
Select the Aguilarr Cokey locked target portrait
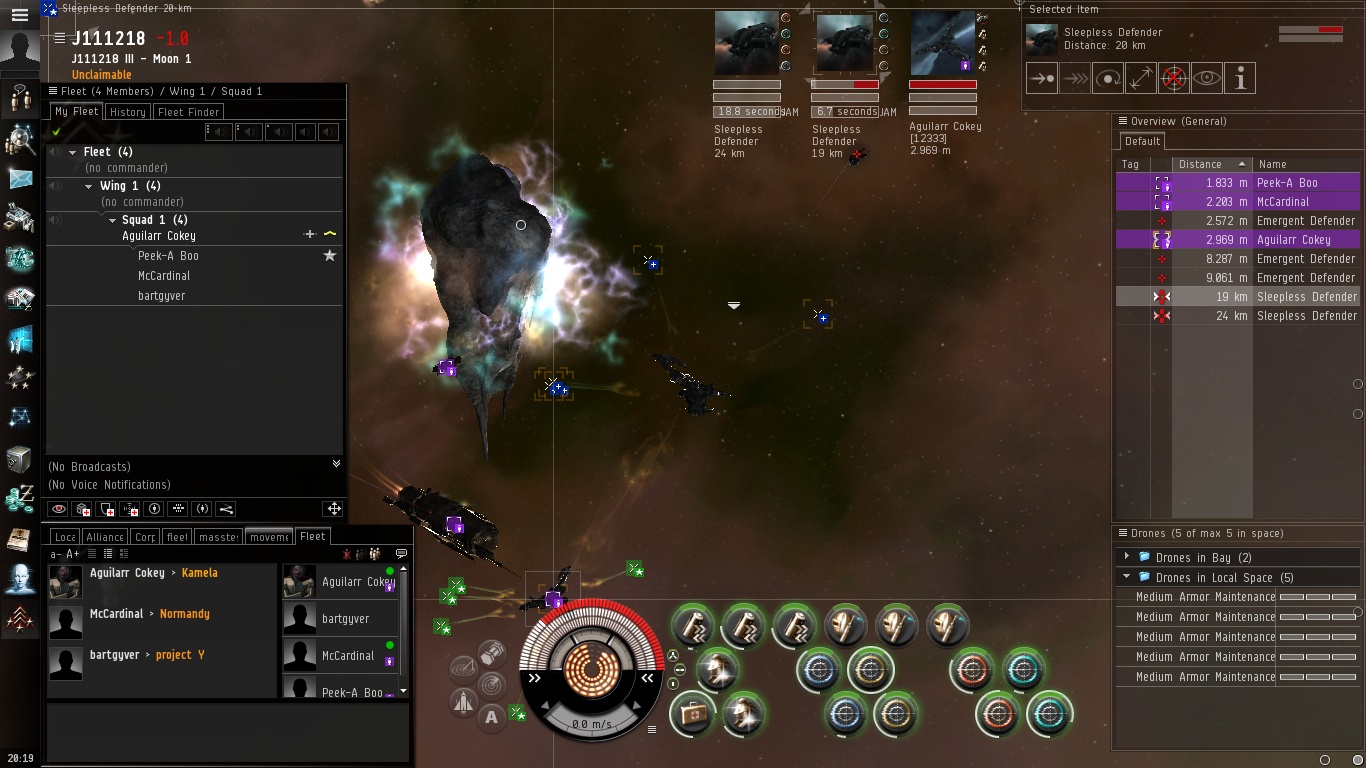pos(942,44)
